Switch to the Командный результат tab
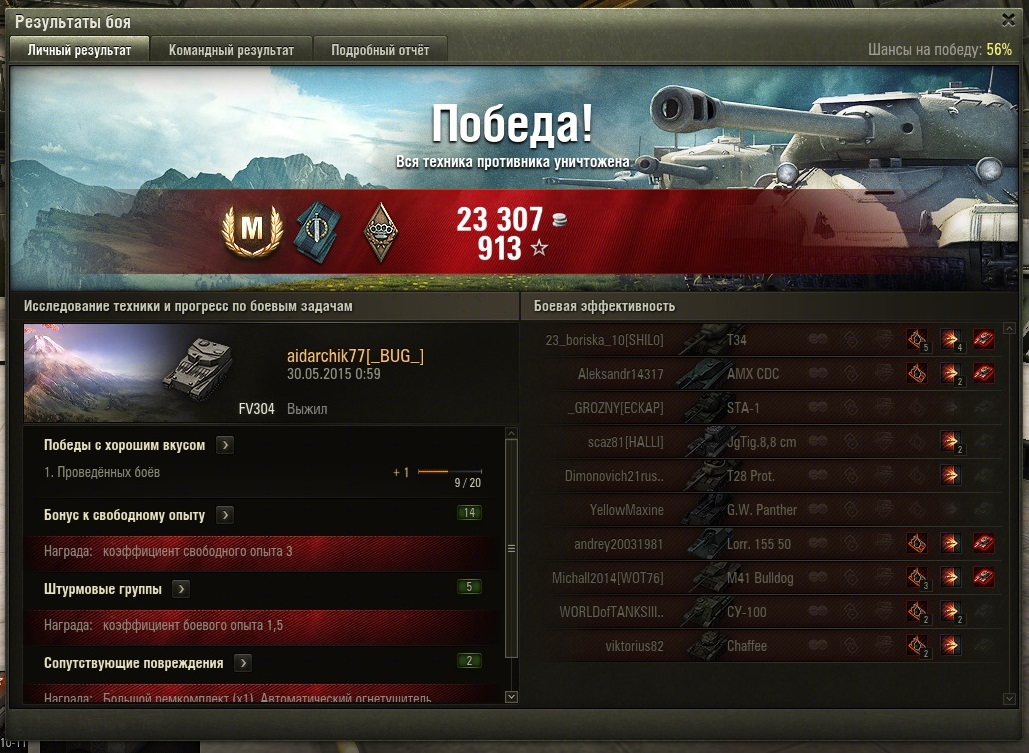Screen dimensions: 1029x753 coord(231,50)
